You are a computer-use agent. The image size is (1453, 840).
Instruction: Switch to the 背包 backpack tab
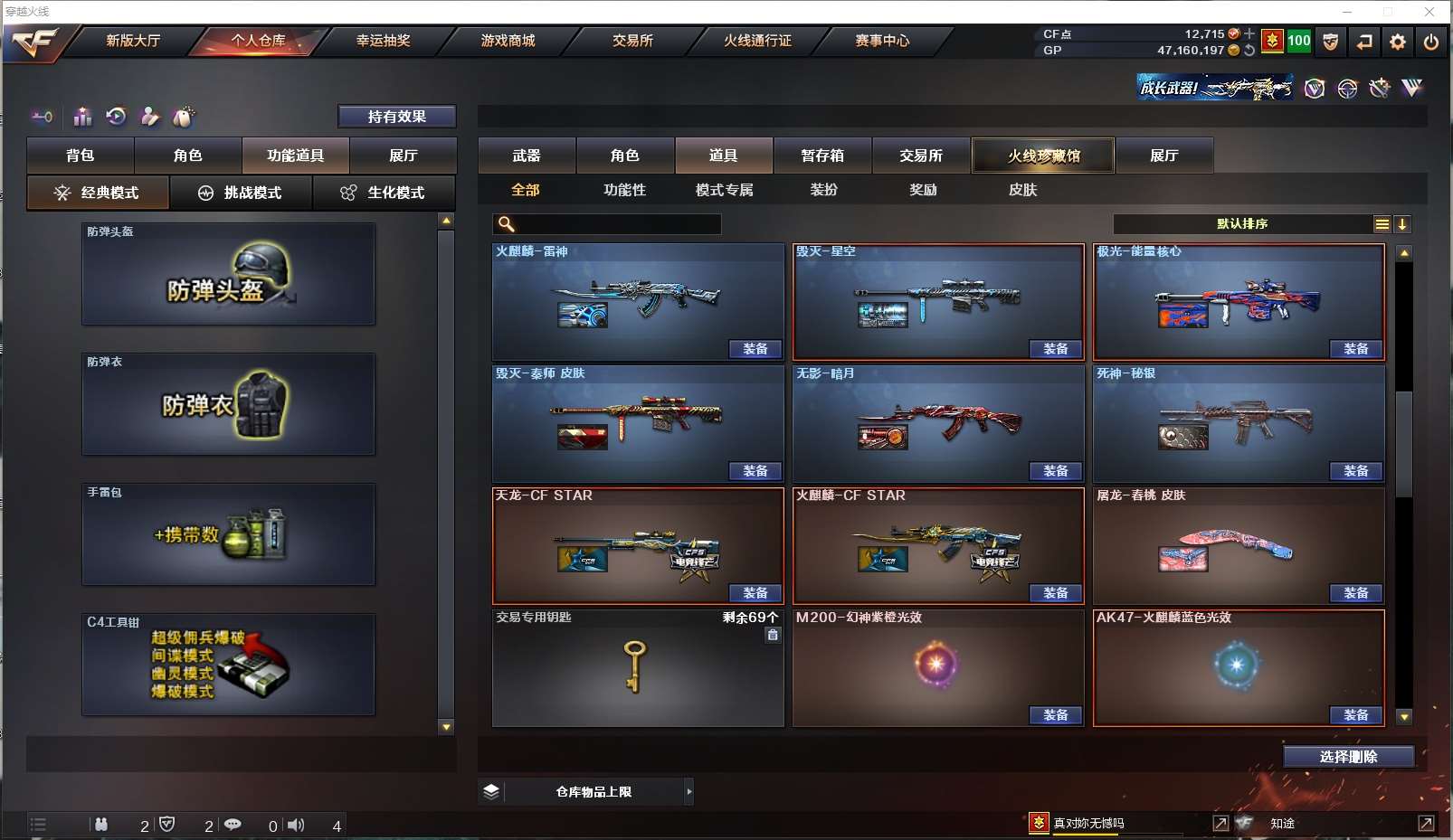(81, 156)
